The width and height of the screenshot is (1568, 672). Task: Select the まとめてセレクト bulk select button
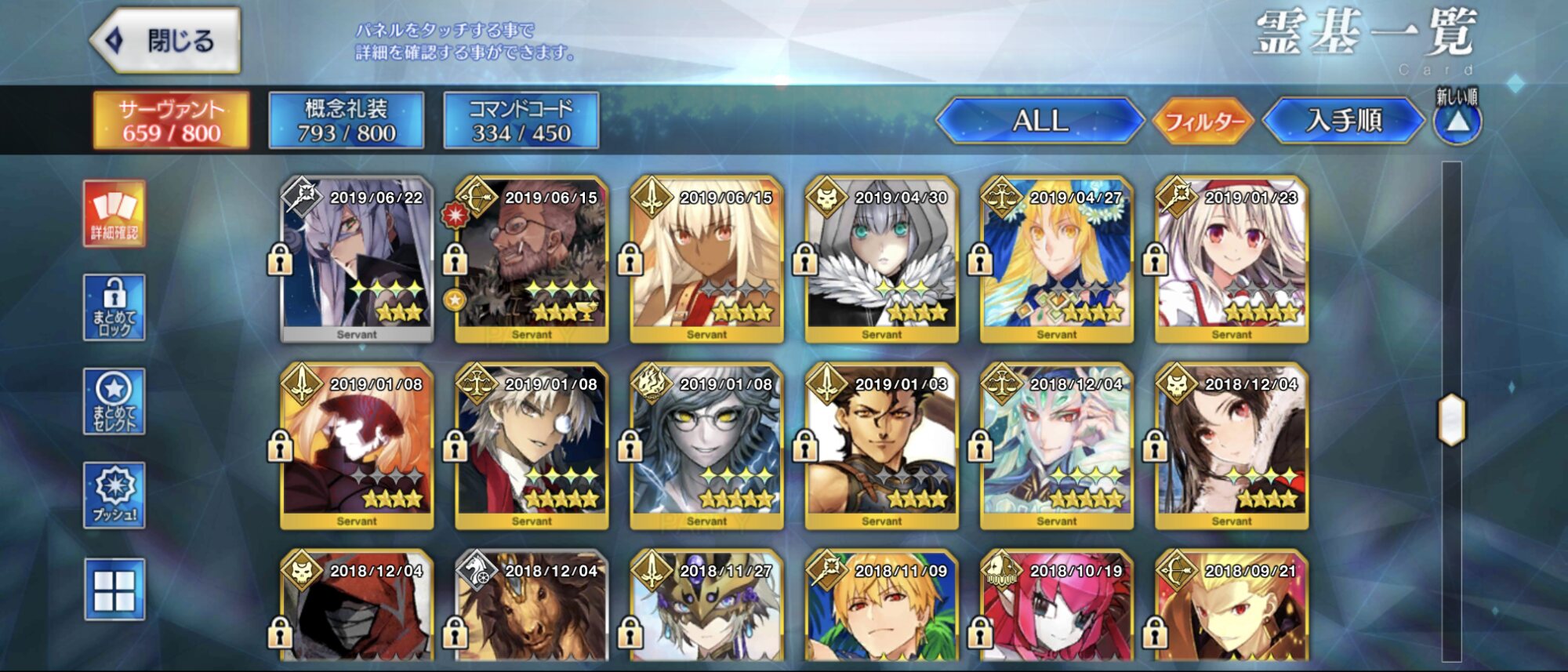[x=114, y=401]
